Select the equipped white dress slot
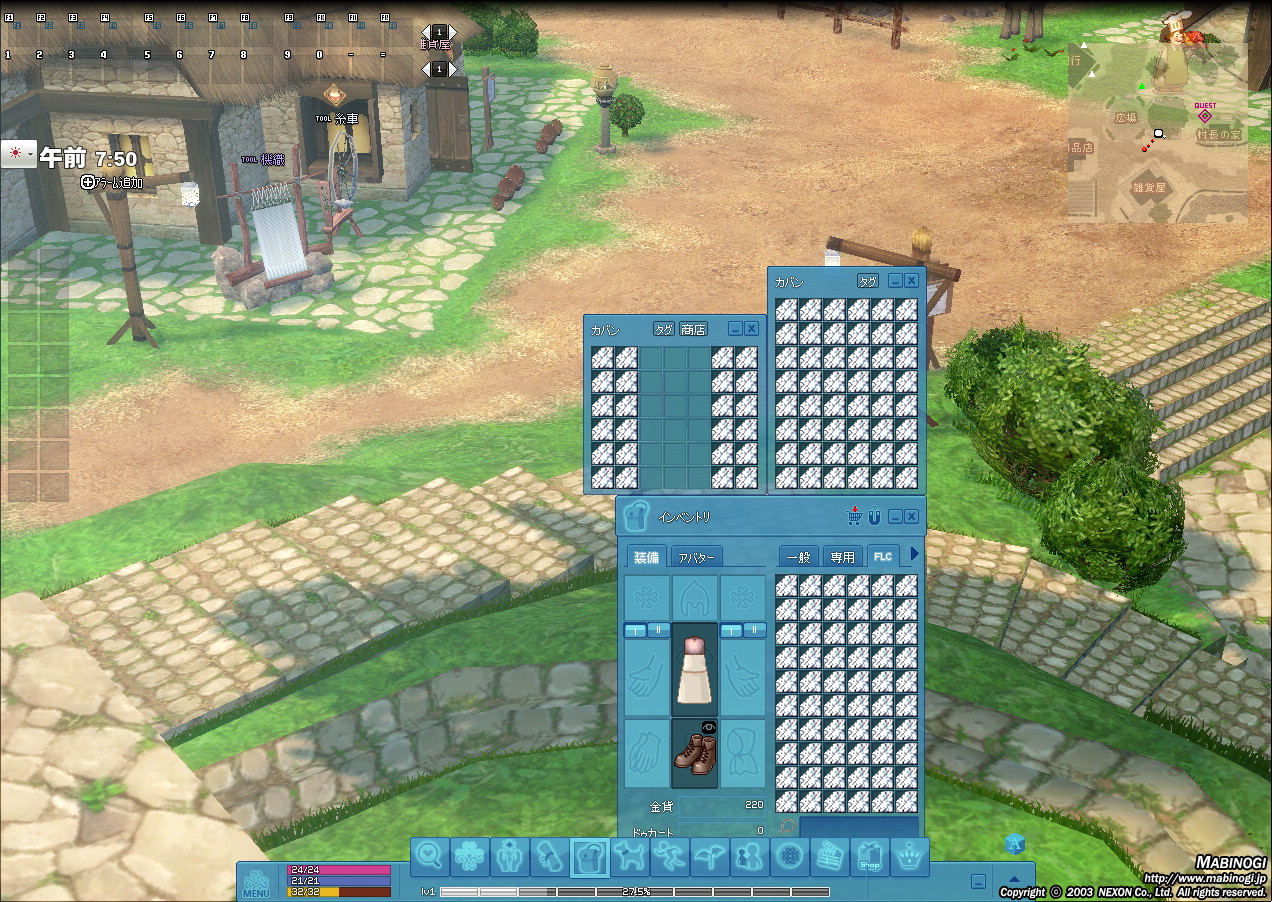 695,670
